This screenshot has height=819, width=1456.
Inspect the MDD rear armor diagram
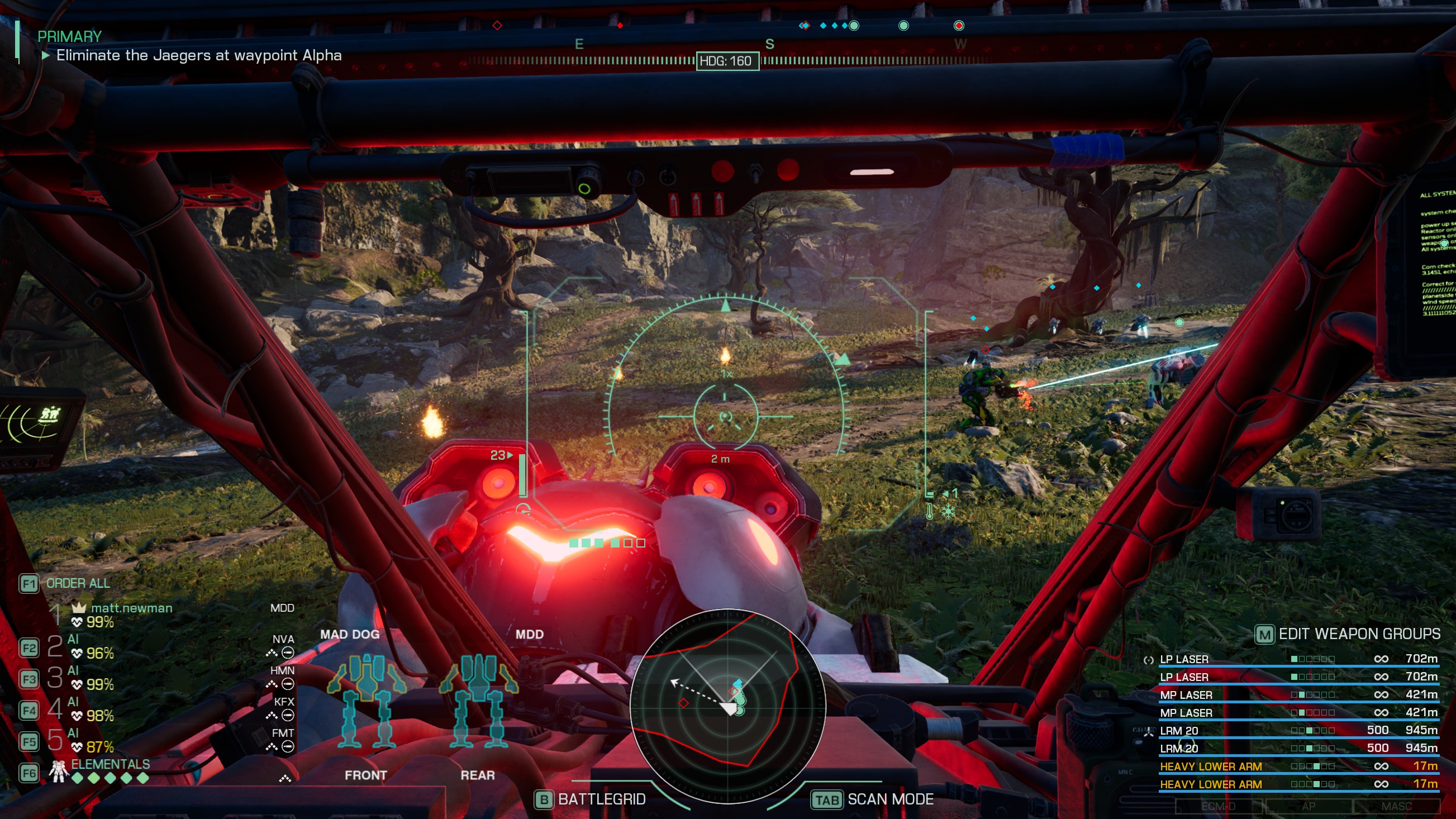coord(478,701)
